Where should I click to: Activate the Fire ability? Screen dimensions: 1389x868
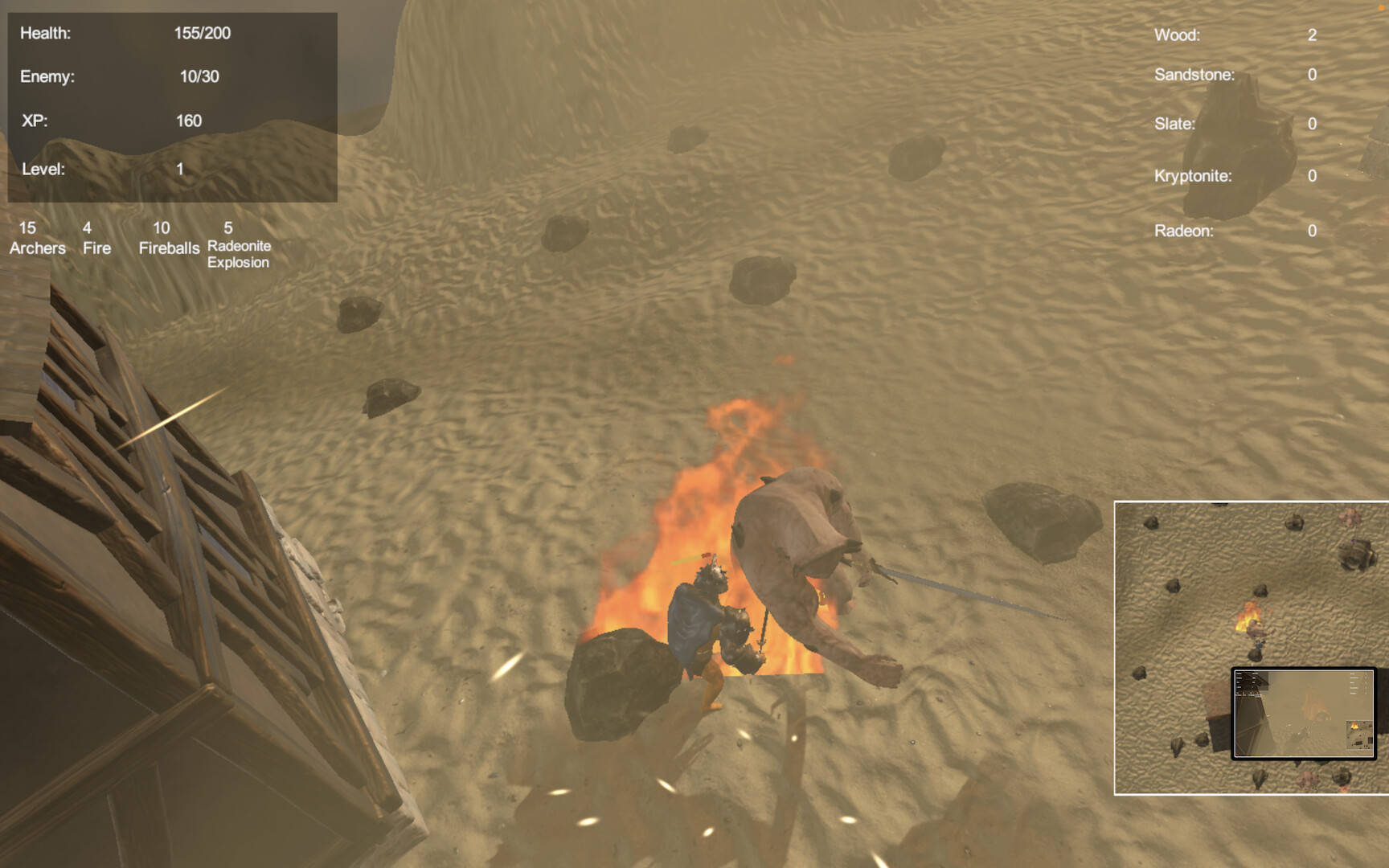pyautogui.click(x=96, y=239)
